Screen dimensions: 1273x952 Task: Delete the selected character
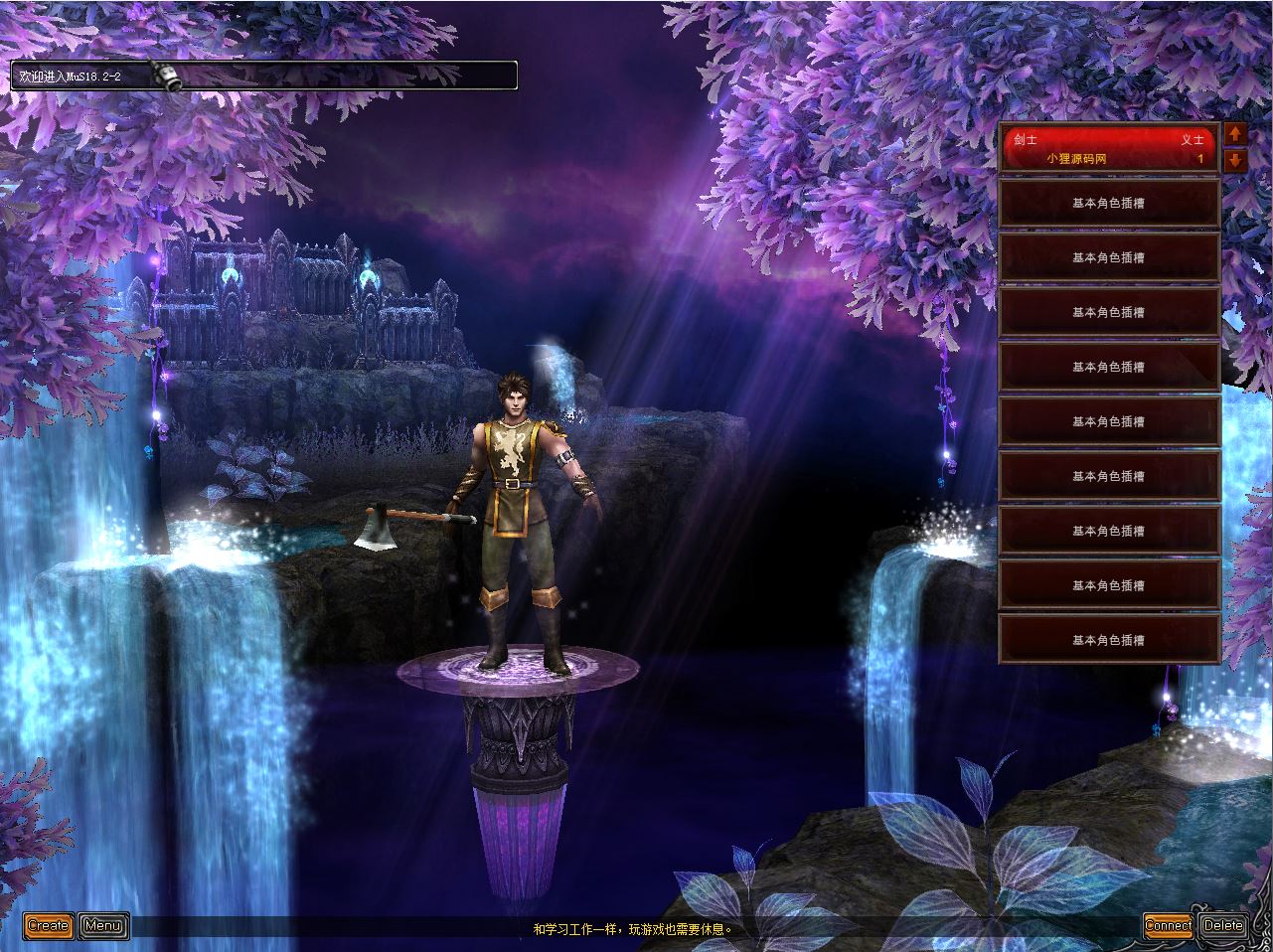click(1223, 926)
